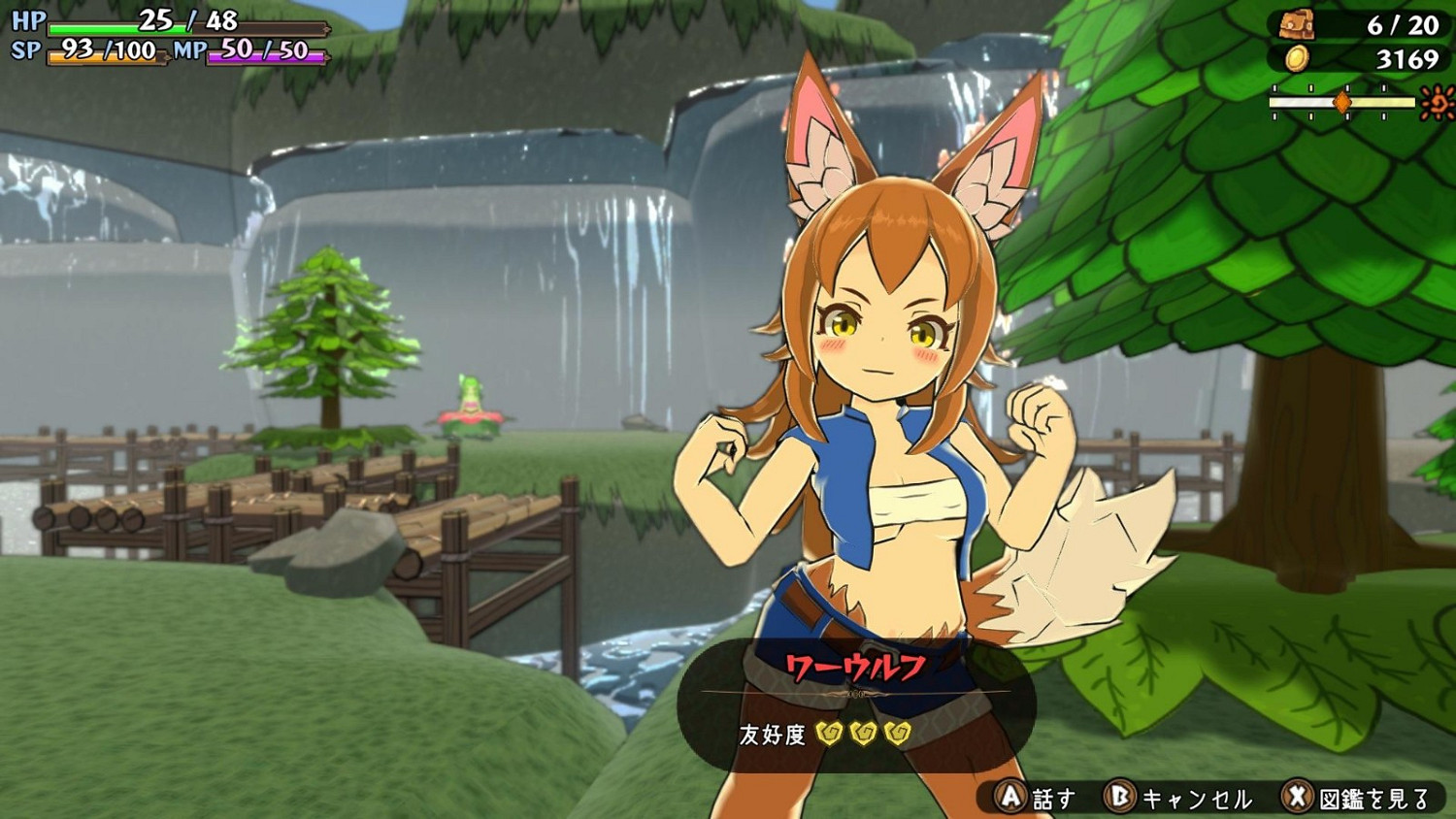
Task: Expand the ワーウルフ dialog panel
Action: point(852,704)
